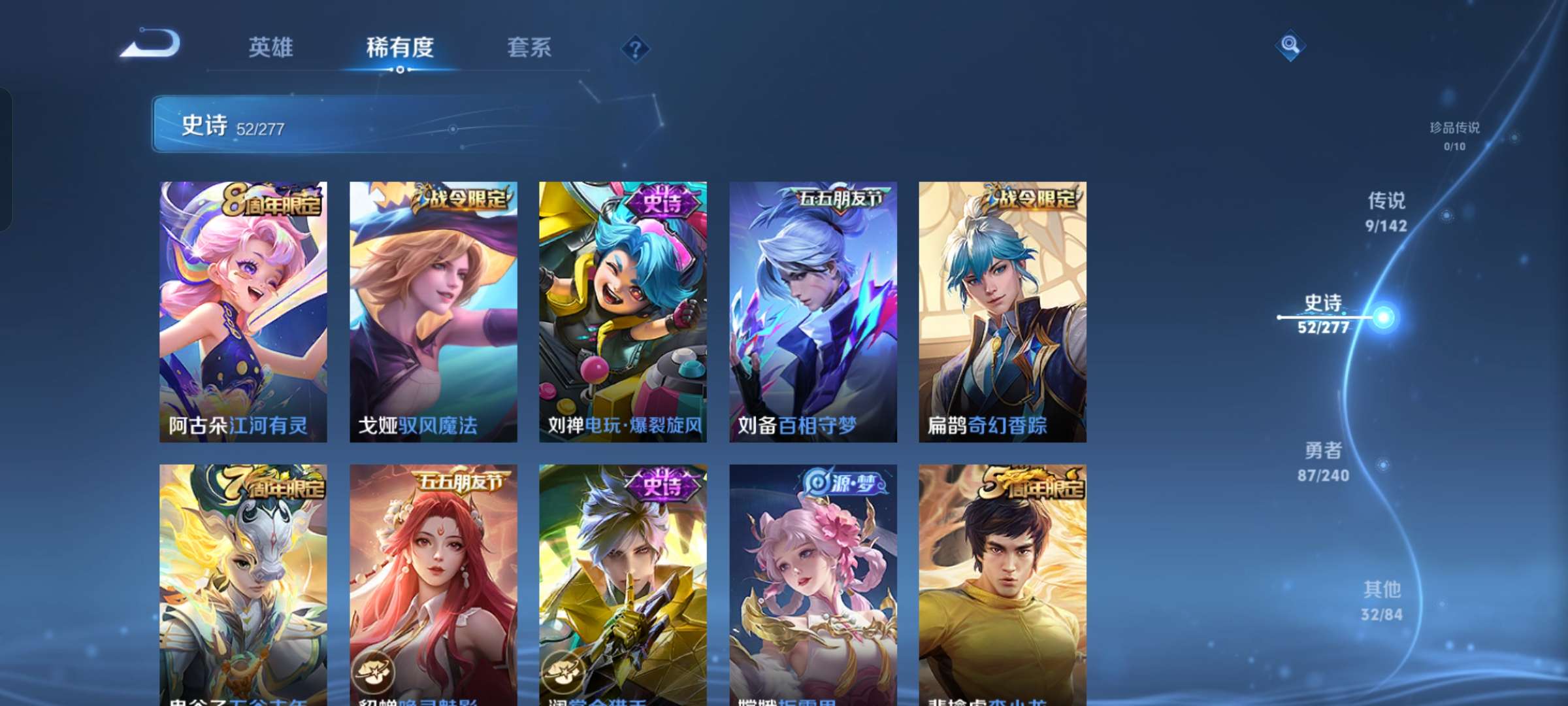This screenshot has width=1568, height=706.
Task: Switch to the 英雄 tab
Action: [270, 48]
